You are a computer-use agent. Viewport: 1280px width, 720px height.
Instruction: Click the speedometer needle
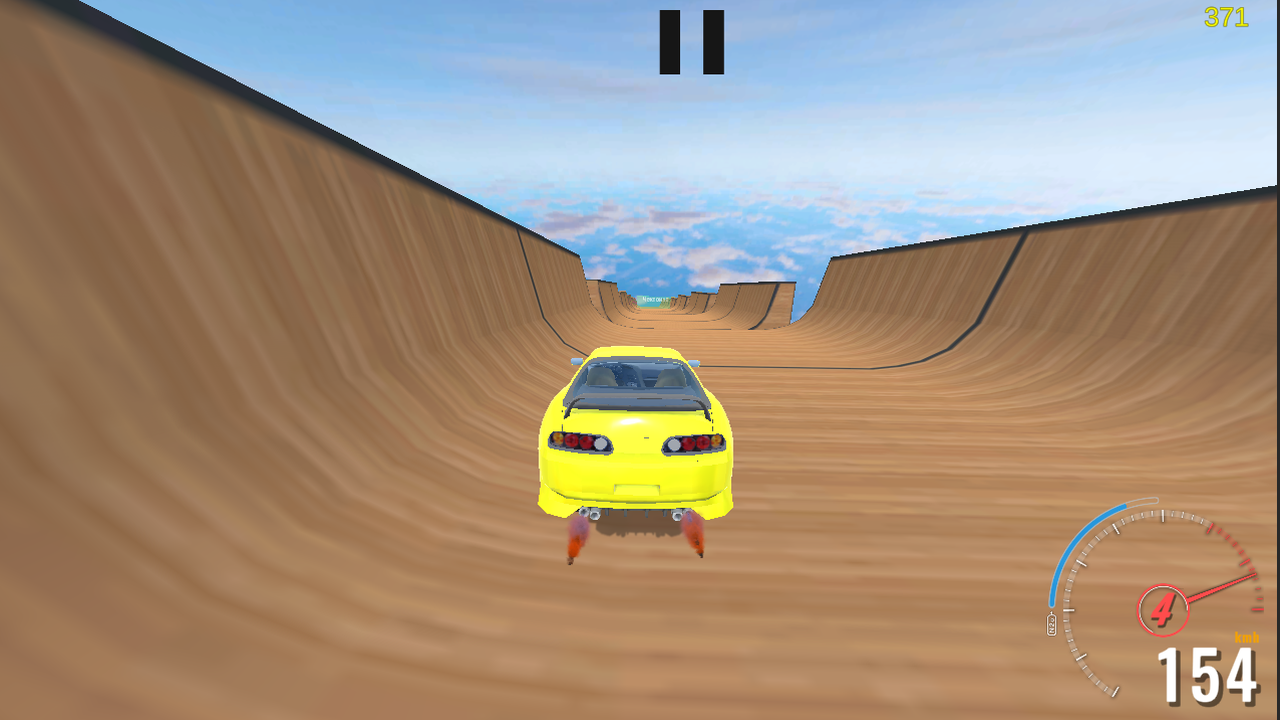(x=1219, y=589)
